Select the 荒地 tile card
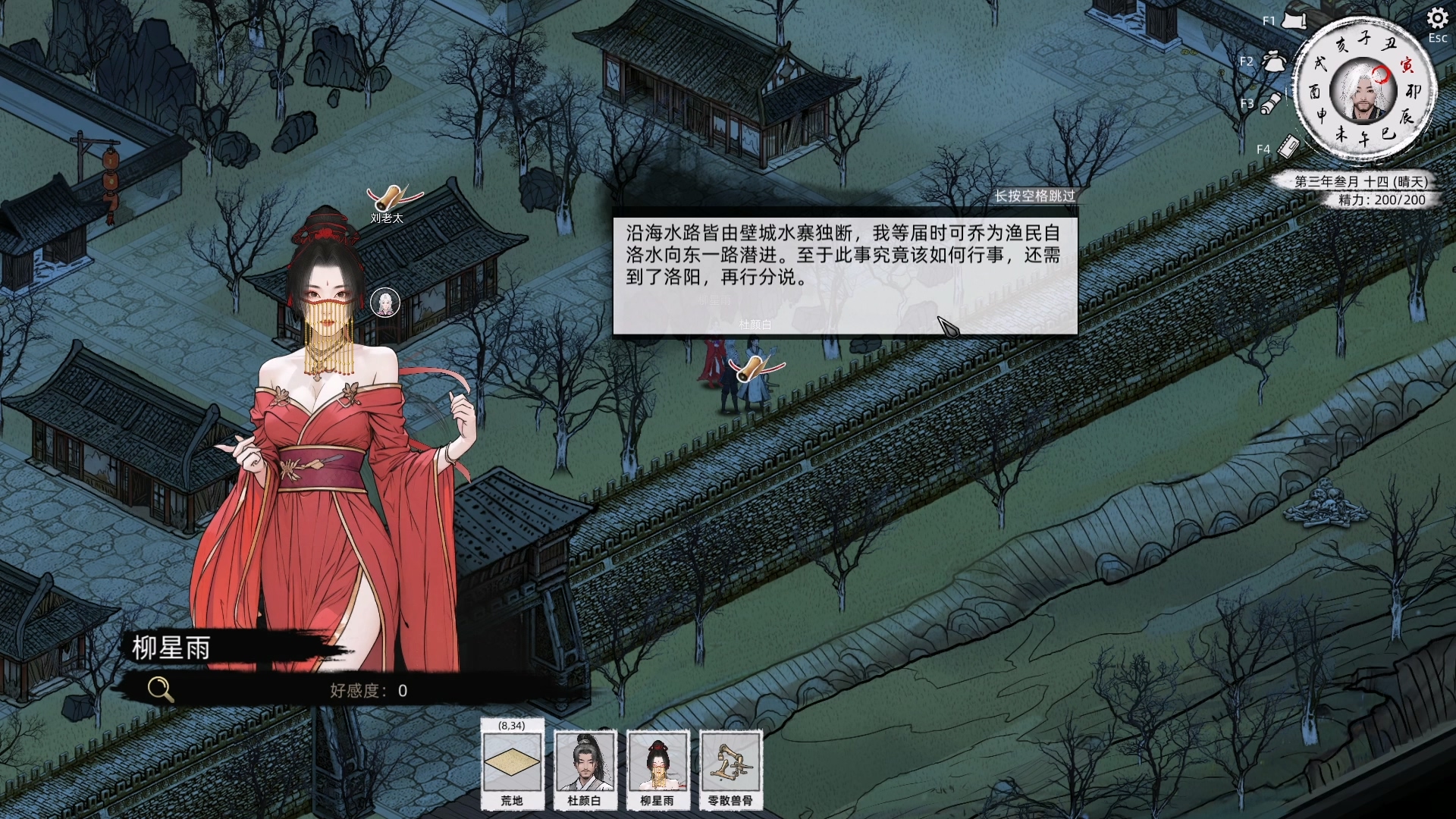1456x819 pixels. pos(512,764)
